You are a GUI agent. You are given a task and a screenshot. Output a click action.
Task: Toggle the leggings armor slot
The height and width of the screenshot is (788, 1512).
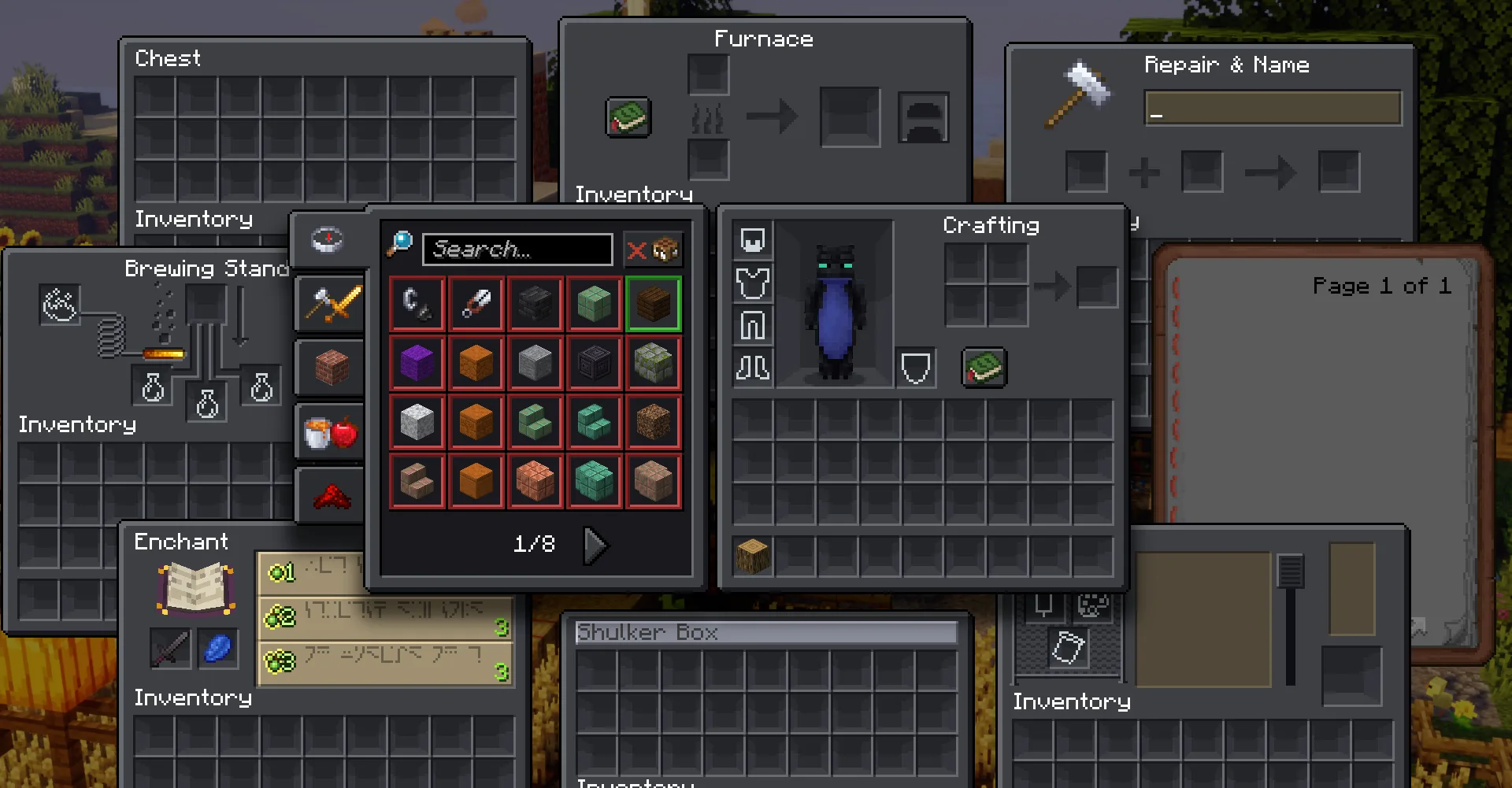(752, 325)
